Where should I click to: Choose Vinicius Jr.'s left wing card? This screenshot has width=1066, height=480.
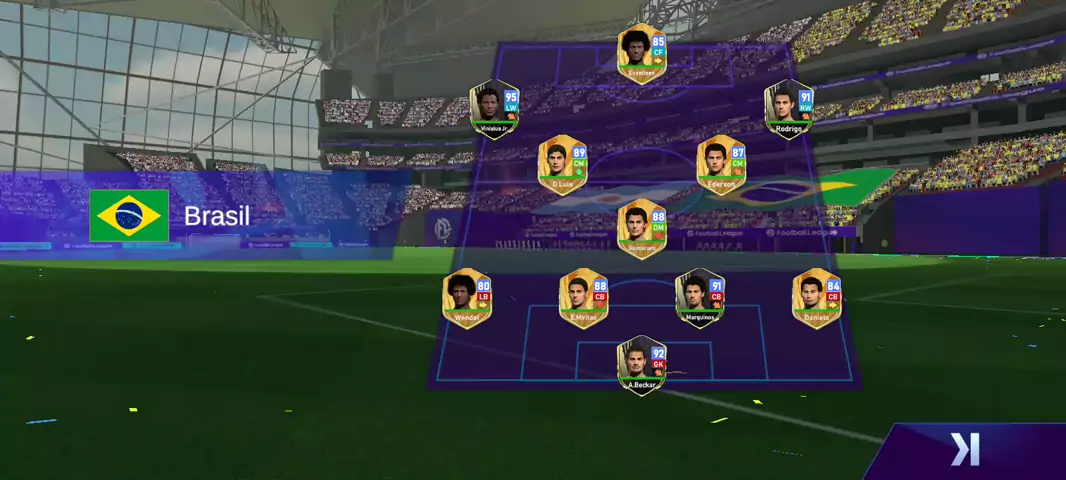coord(495,110)
